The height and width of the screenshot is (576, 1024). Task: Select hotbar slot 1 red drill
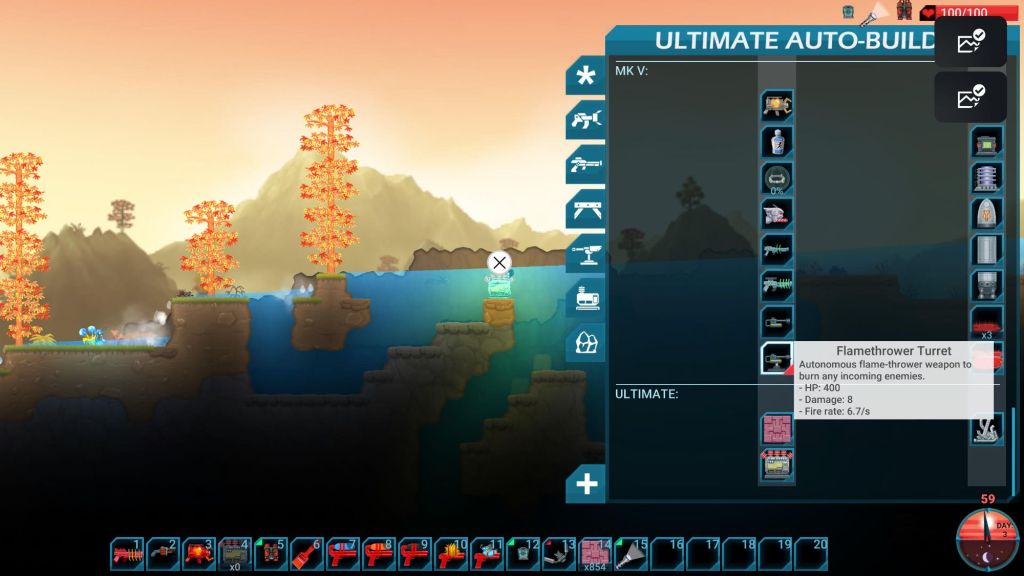[x=128, y=553]
